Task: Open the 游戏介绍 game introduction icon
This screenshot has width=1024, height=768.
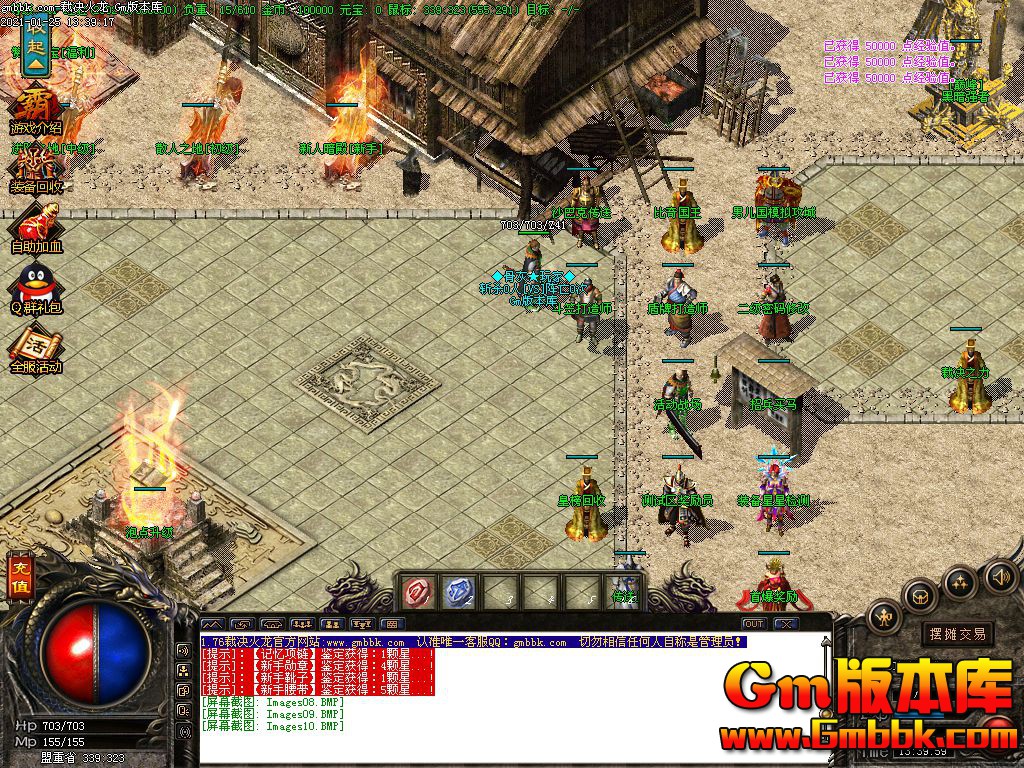Action: [36, 108]
